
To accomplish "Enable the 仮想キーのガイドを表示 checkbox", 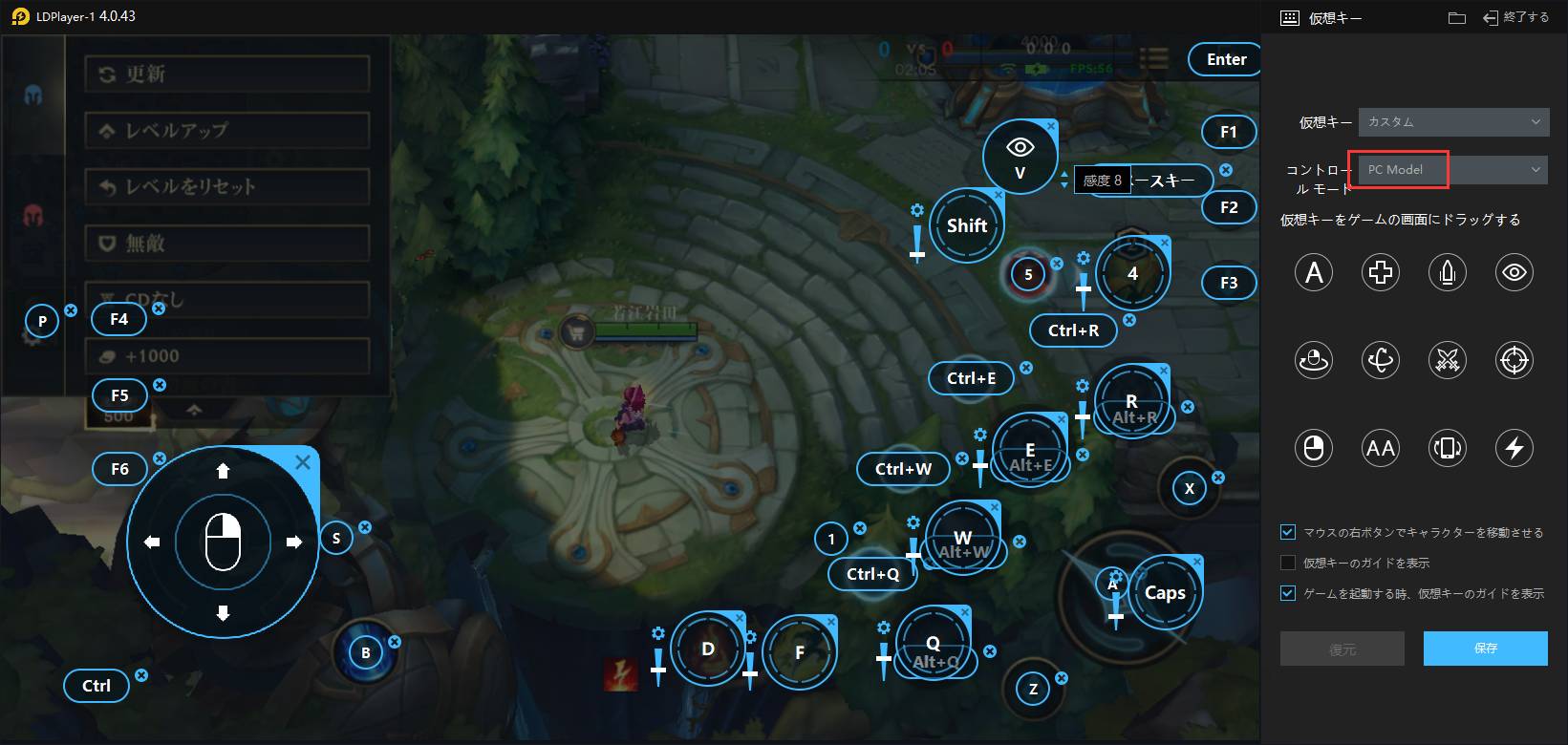I will coord(1288,563).
